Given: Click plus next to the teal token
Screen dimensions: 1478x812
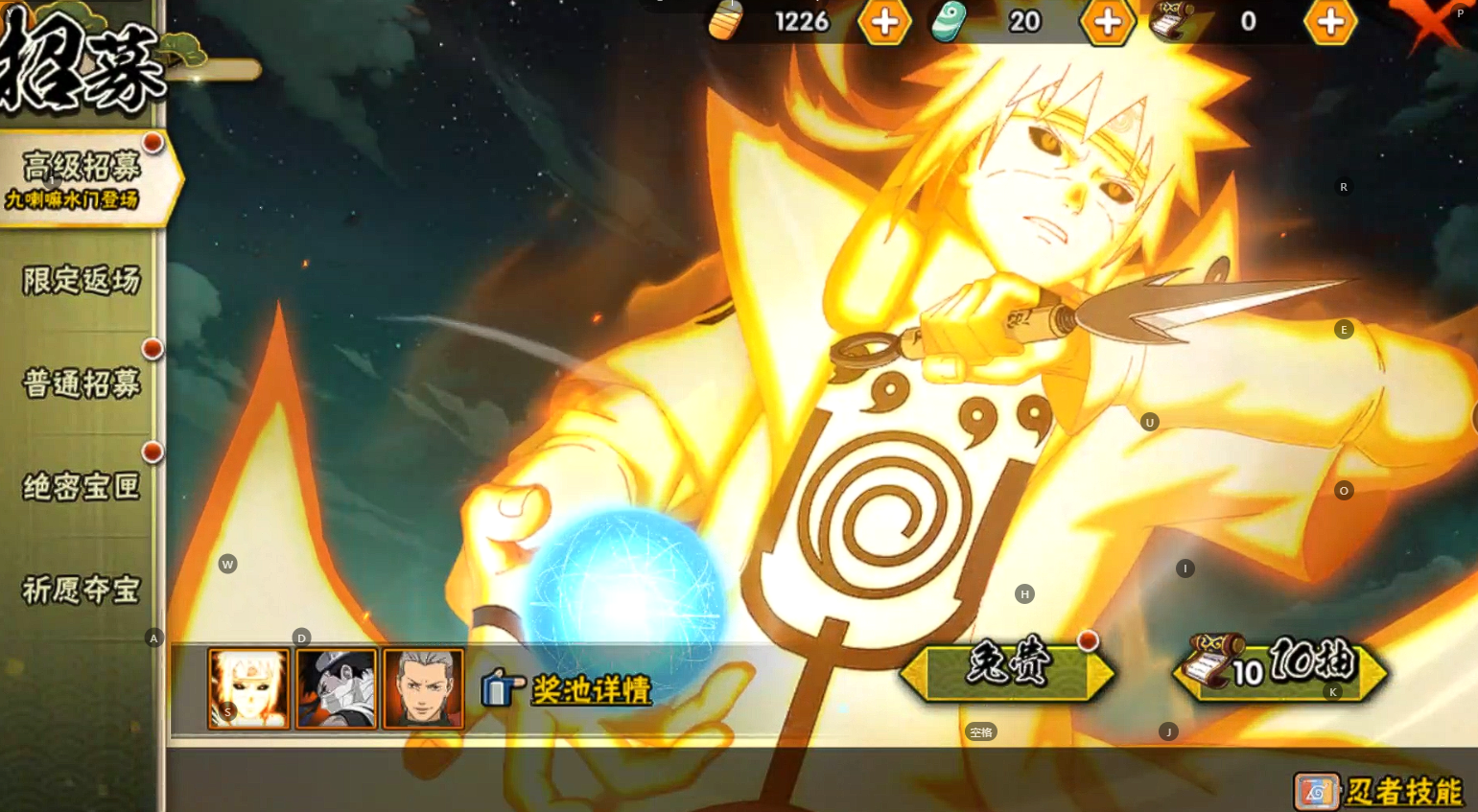Looking at the screenshot, I should [1107, 22].
